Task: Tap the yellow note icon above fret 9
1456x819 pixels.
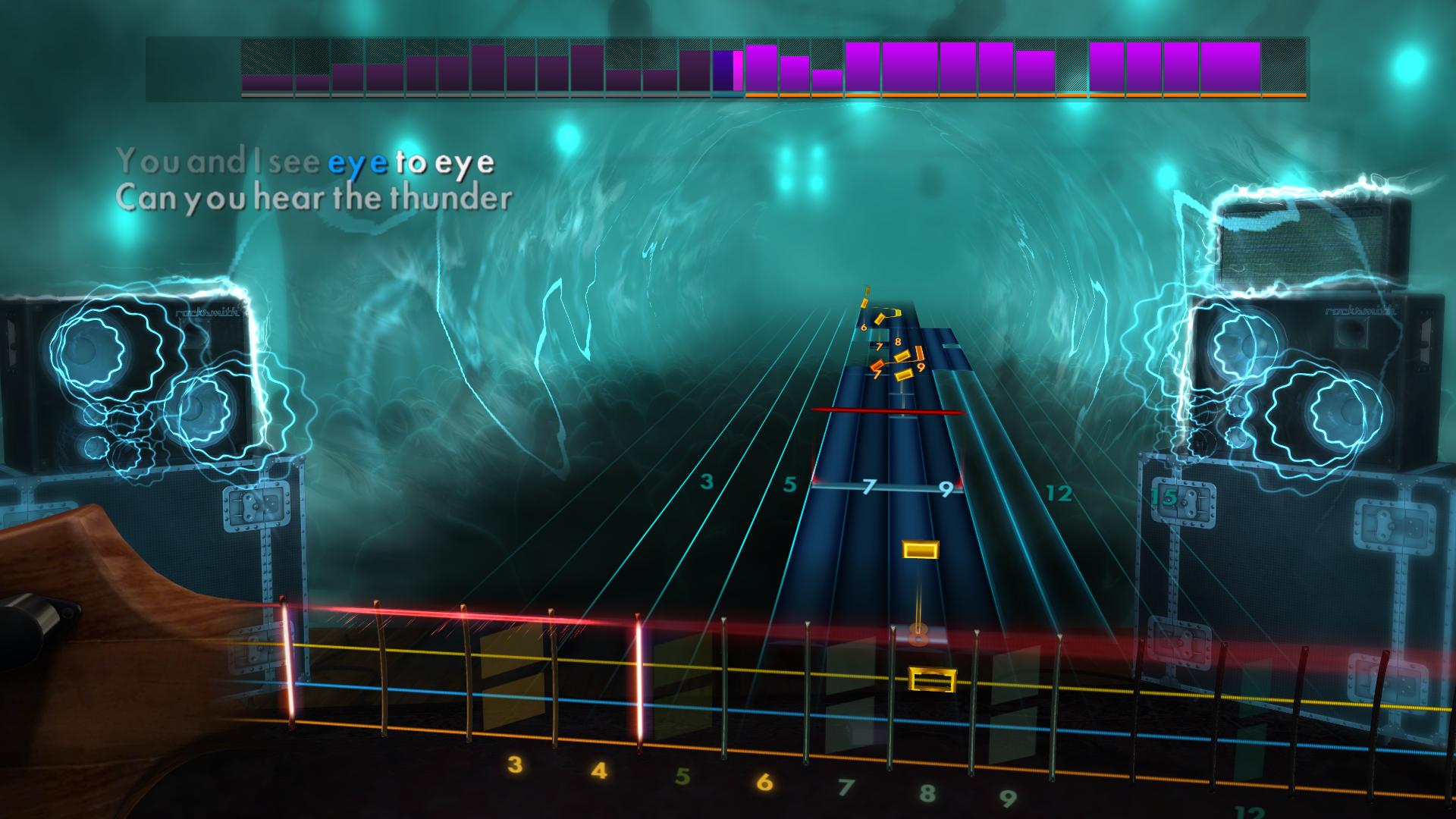Action: tap(904, 375)
